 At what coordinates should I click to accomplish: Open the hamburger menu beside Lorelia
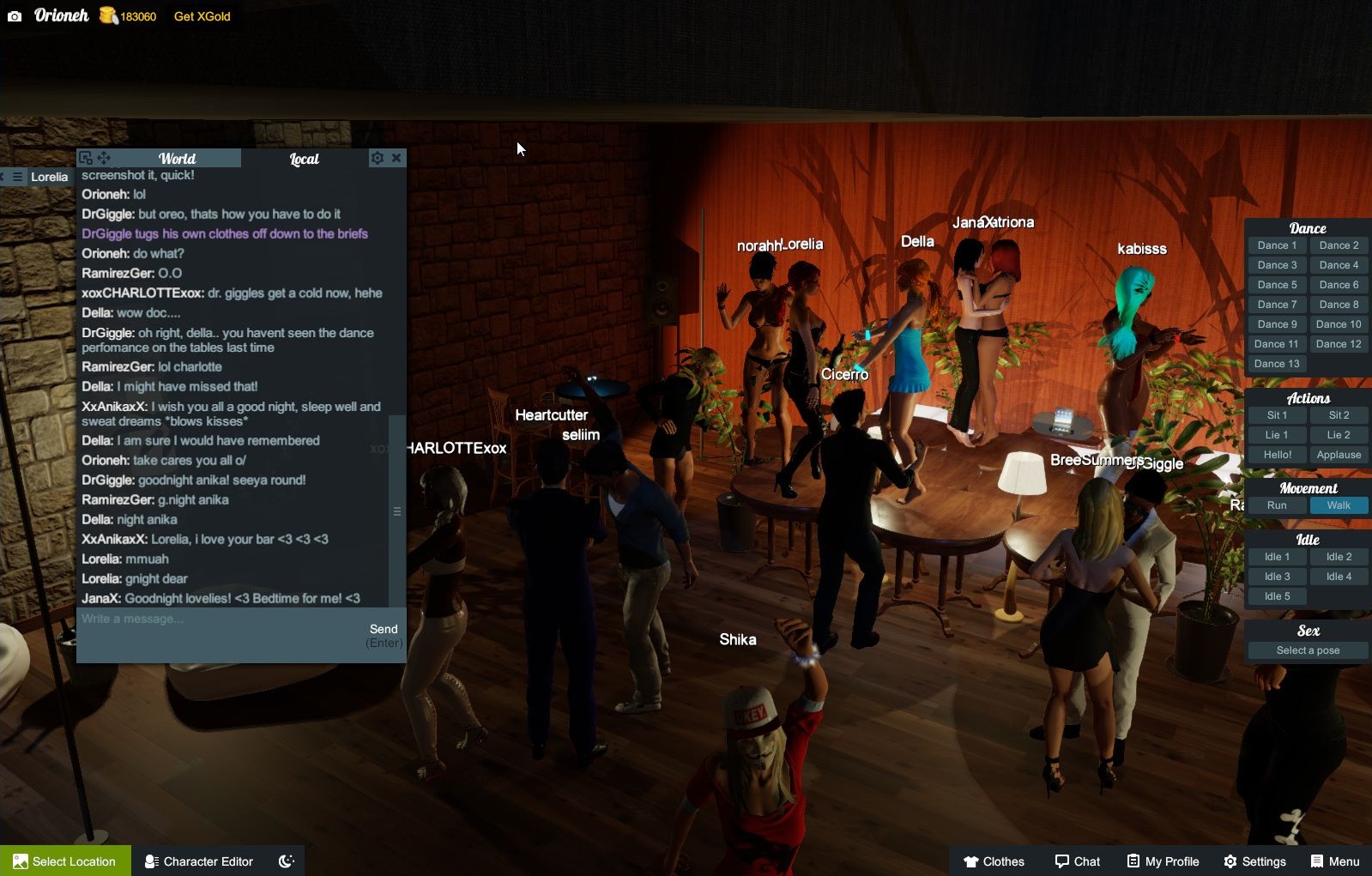[x=17, y=176]
